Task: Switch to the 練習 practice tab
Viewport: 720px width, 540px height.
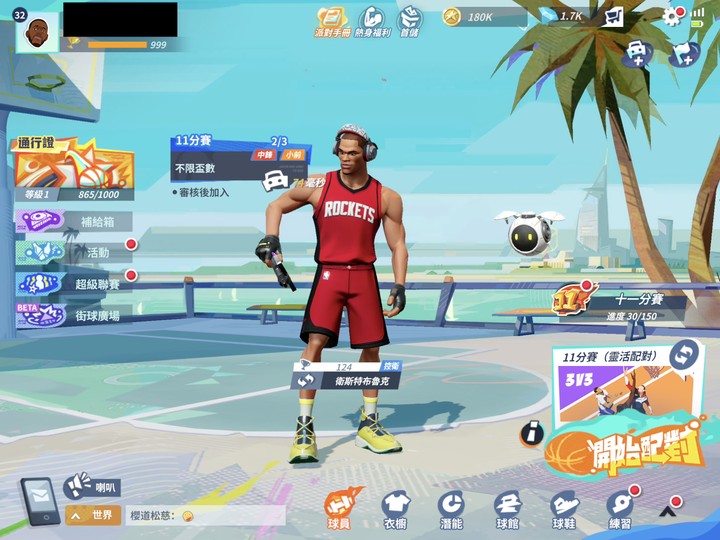Action: tap(620, 509)
